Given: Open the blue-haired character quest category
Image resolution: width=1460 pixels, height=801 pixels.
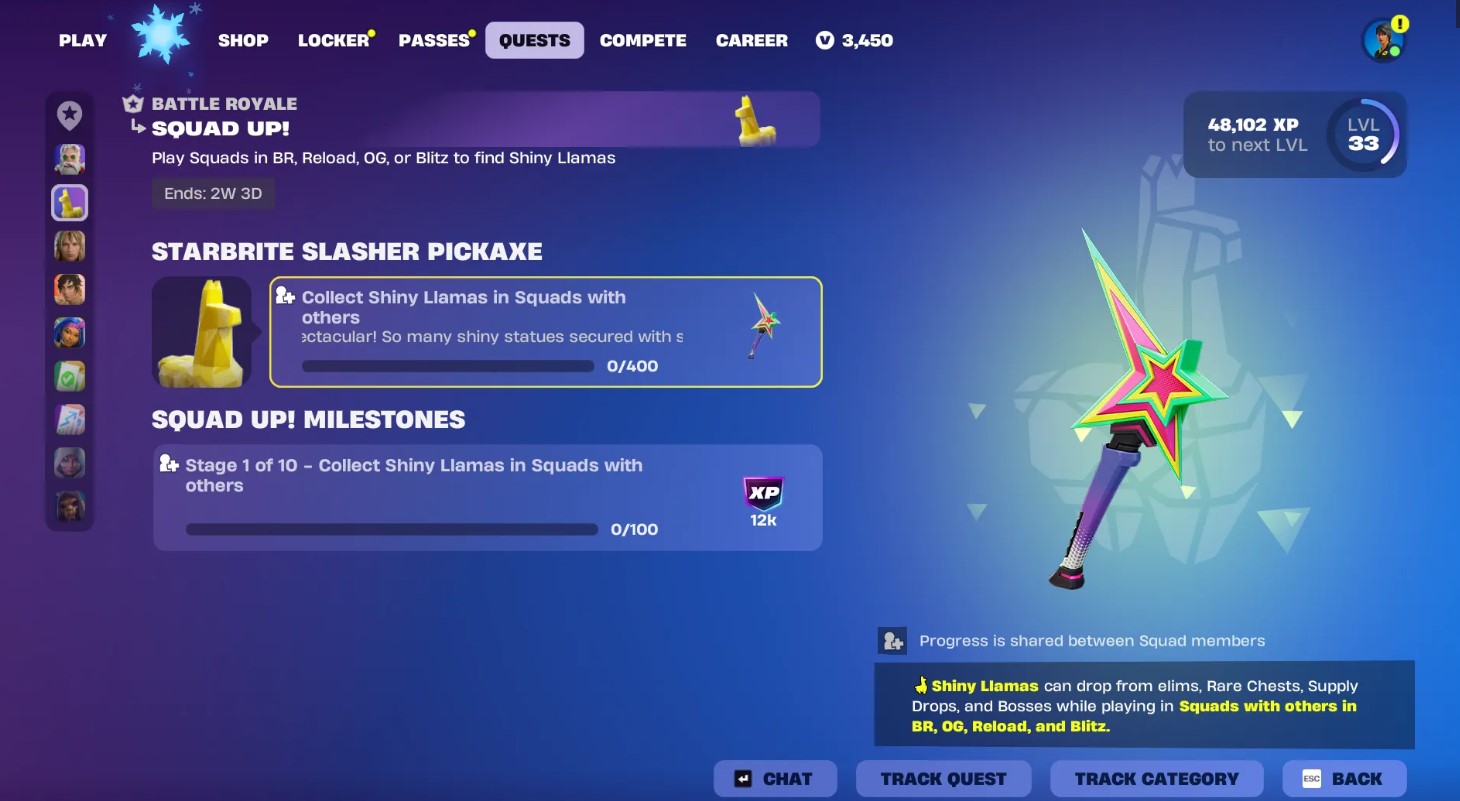Looking at the screenshot, I should point(70,333).
